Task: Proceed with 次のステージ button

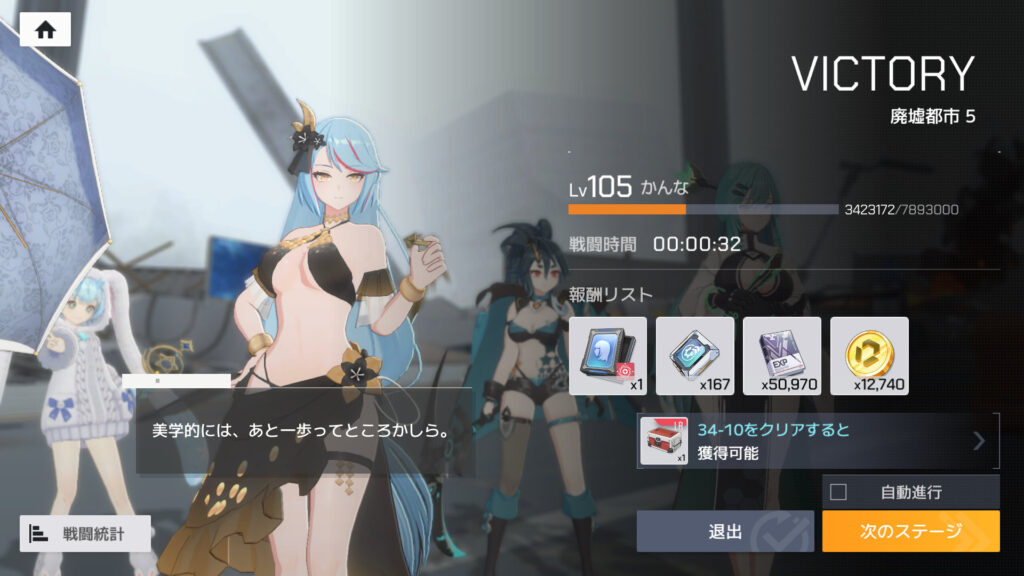Action: click(x=910, y=531)
